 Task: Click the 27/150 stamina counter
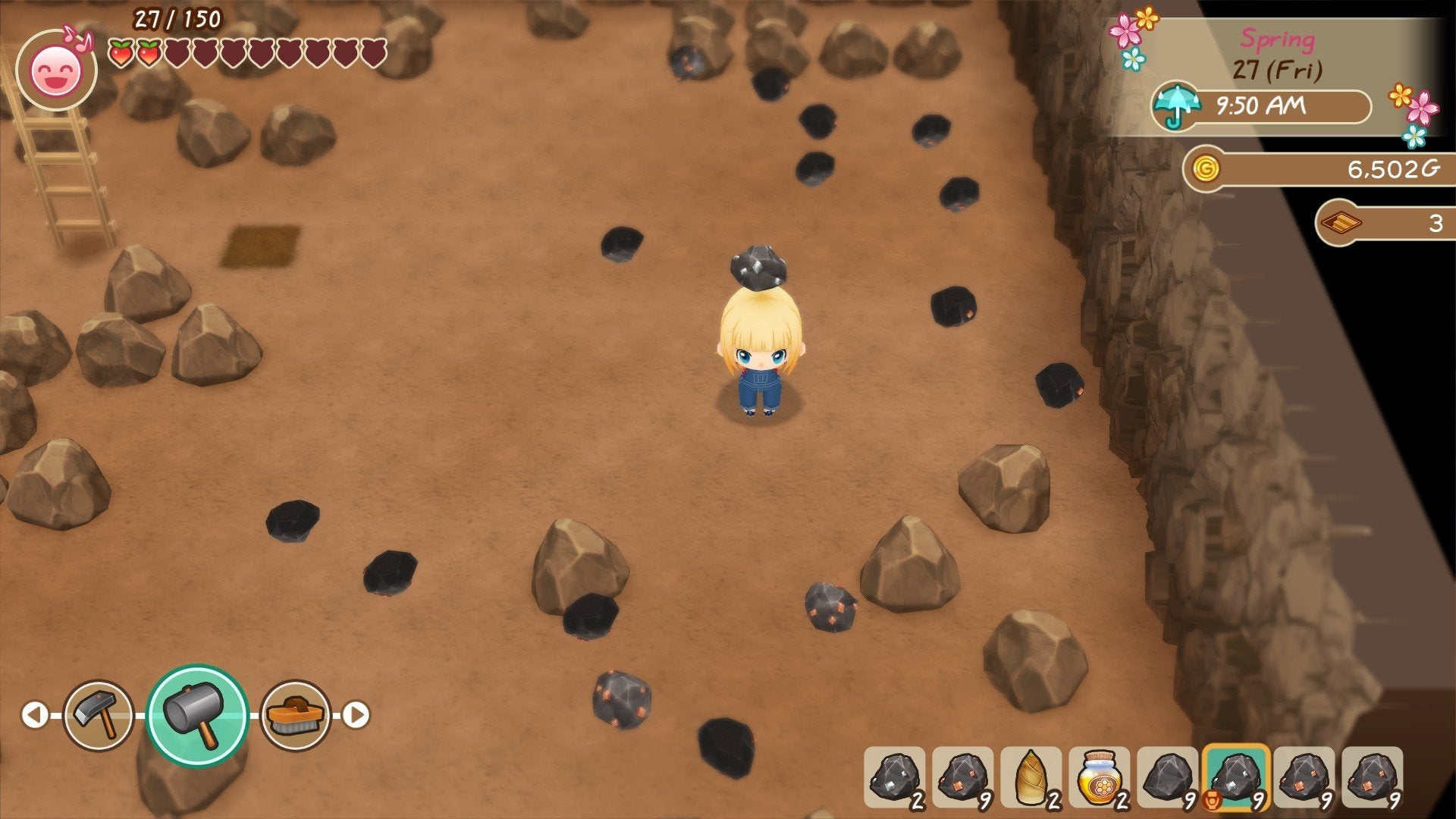click(x=176, y=17)
